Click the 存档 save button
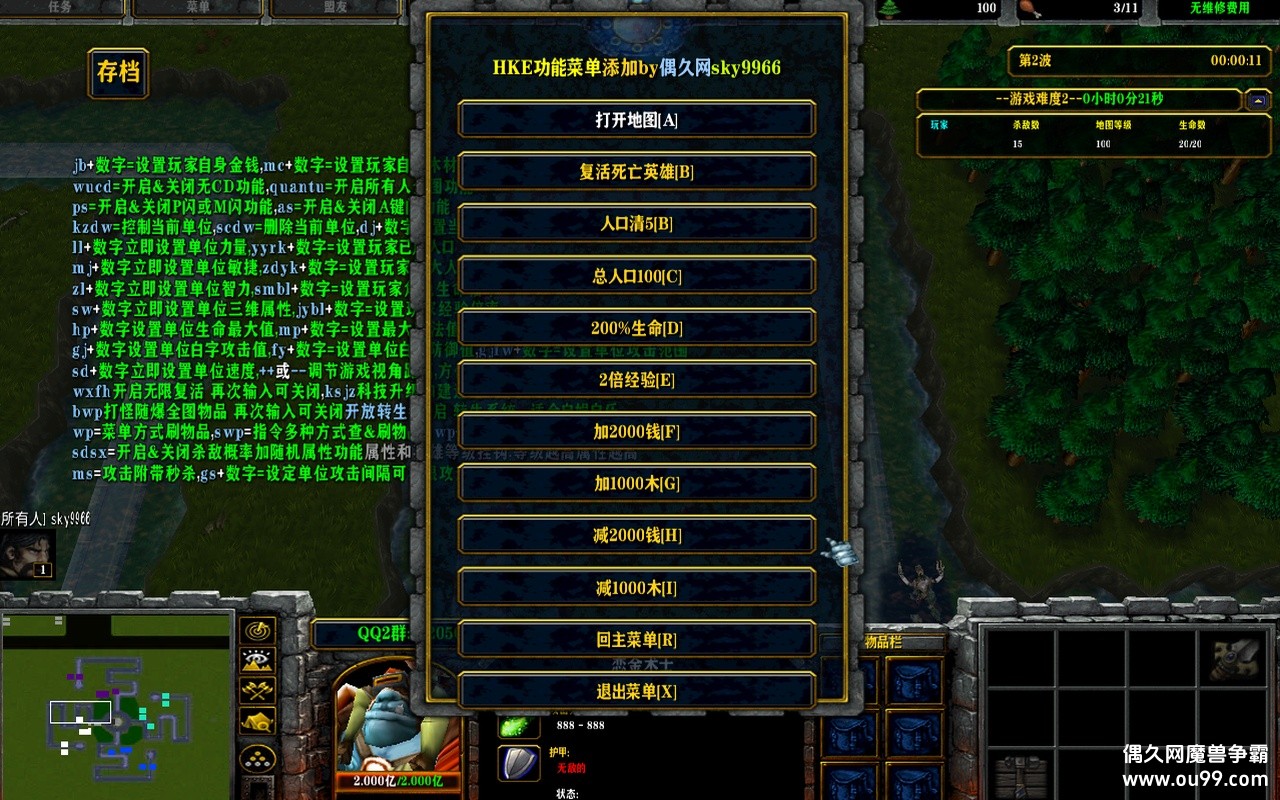Screen dimensions: 1280x800 coord(117,73)
